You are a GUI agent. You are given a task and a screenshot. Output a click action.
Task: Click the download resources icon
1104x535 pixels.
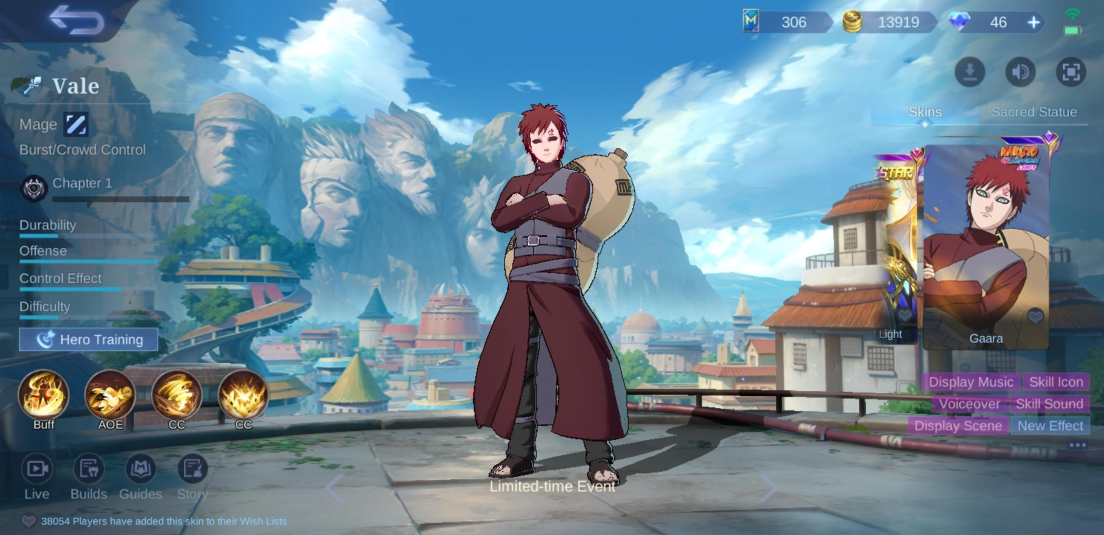click(970, 72)
